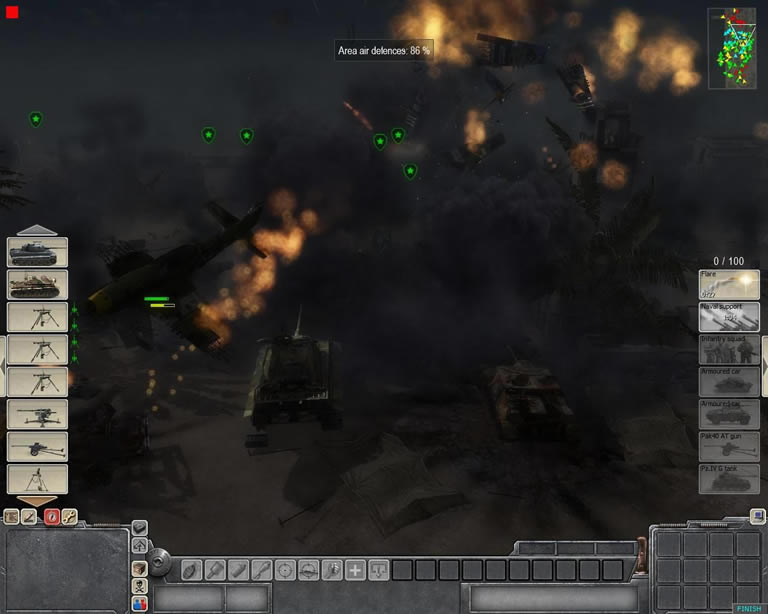Select the Tiger tank unit card
Viewport: 768px width, 614px height.
(x=38, y=252)
